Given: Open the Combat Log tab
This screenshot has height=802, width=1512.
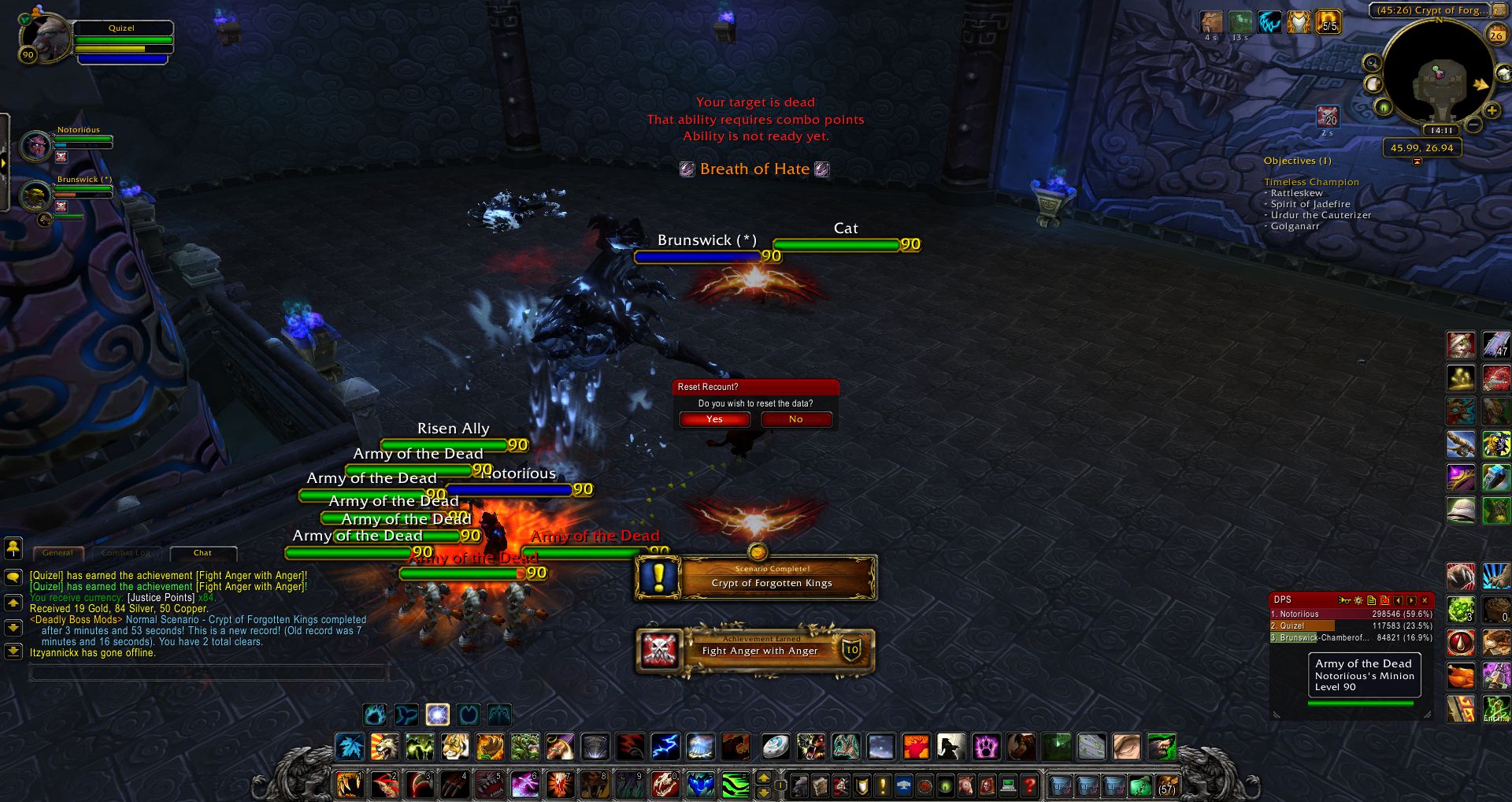Looking at the screenshot, I should click(x=125, y=553).
